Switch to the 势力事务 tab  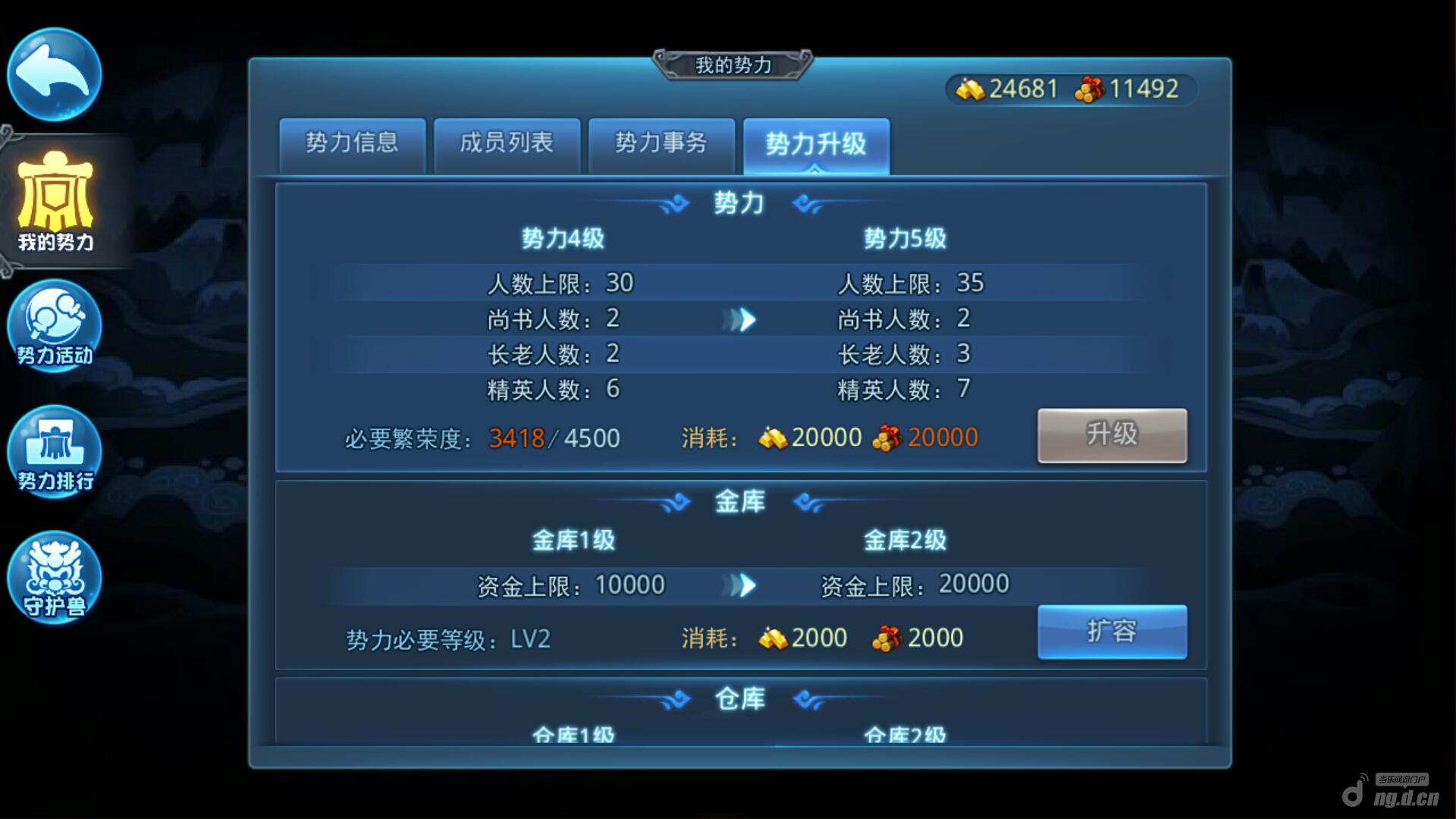[x=661, y=144]
